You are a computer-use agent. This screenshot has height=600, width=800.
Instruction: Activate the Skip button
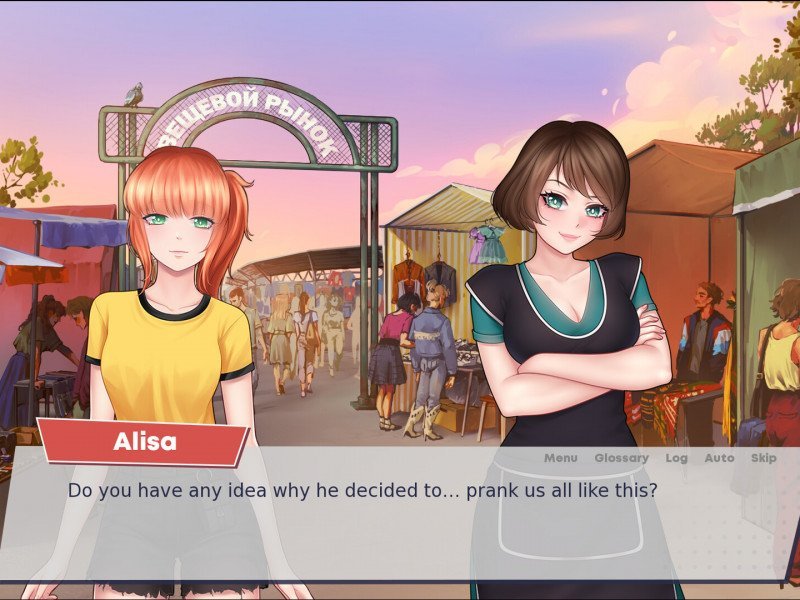(763, 458)
